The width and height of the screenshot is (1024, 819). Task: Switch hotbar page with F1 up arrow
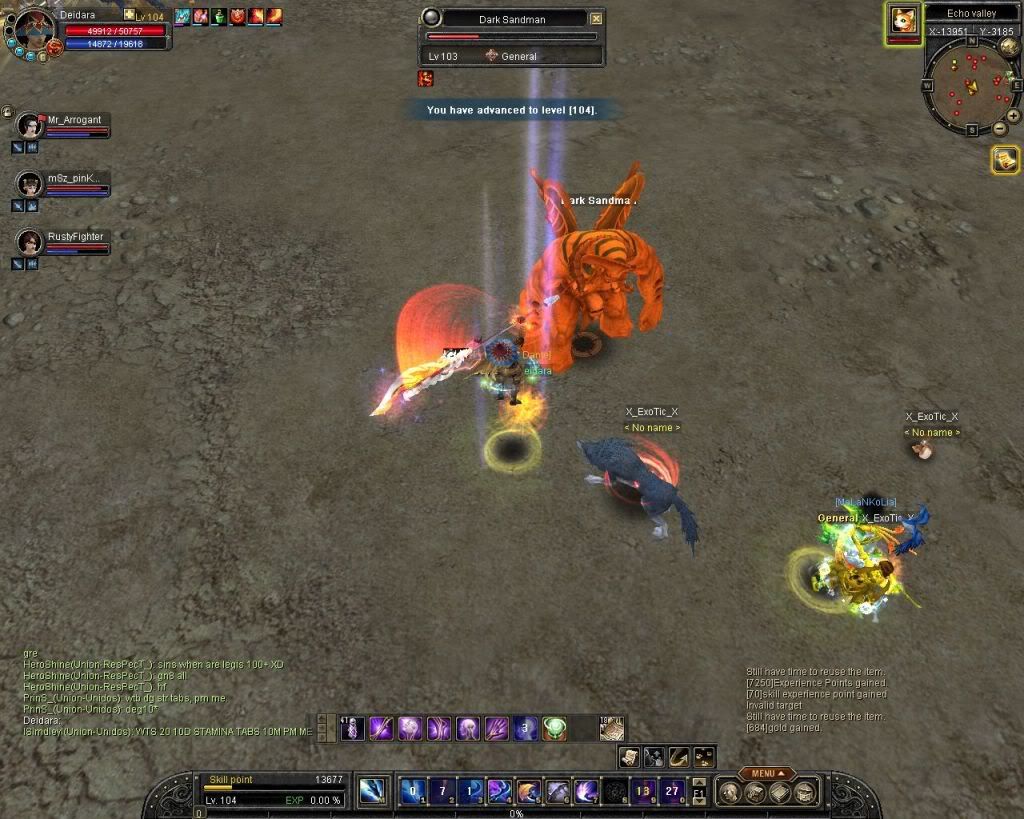pyautogui.click(x=698, y=782)
